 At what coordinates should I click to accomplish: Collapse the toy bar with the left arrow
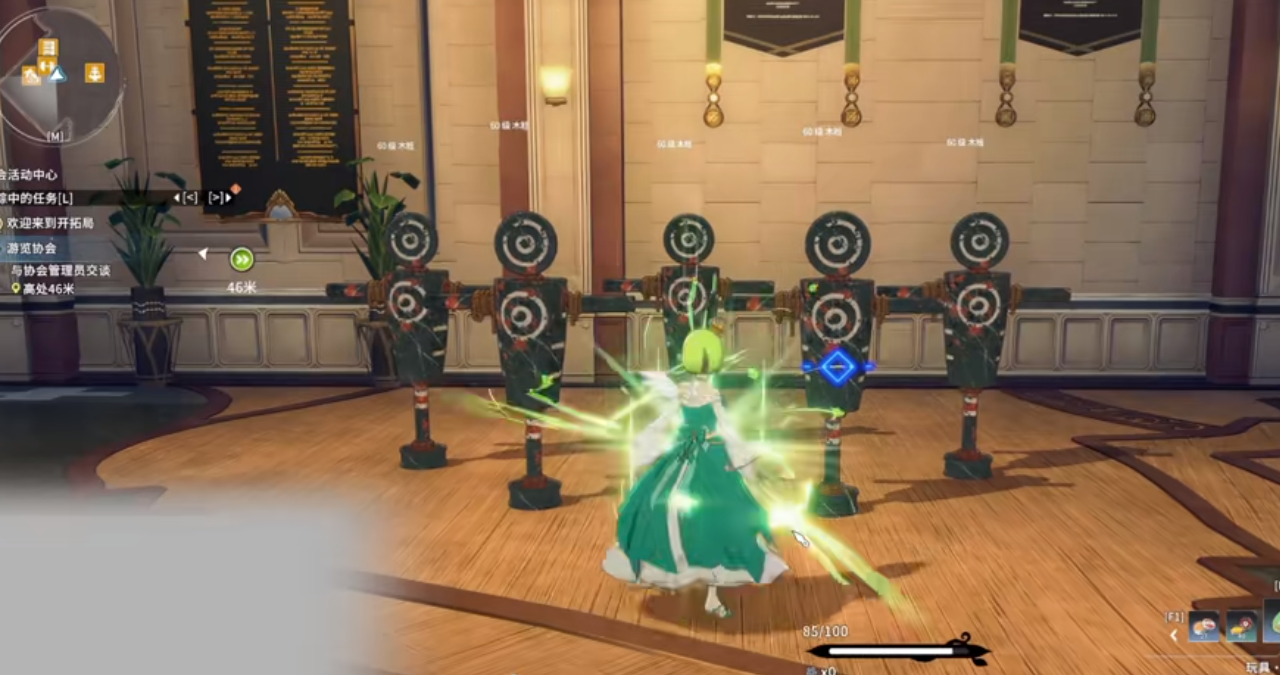pyautogui.click(x=1174, y=634)
